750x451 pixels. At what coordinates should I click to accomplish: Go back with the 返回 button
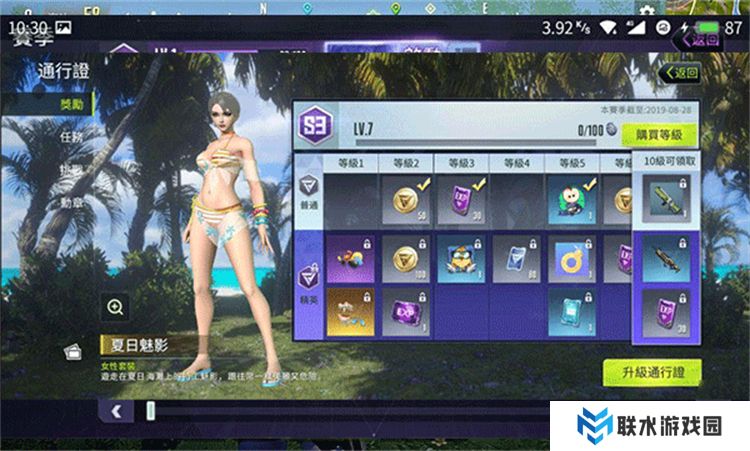pyautogui.click(x=679, y=73)
